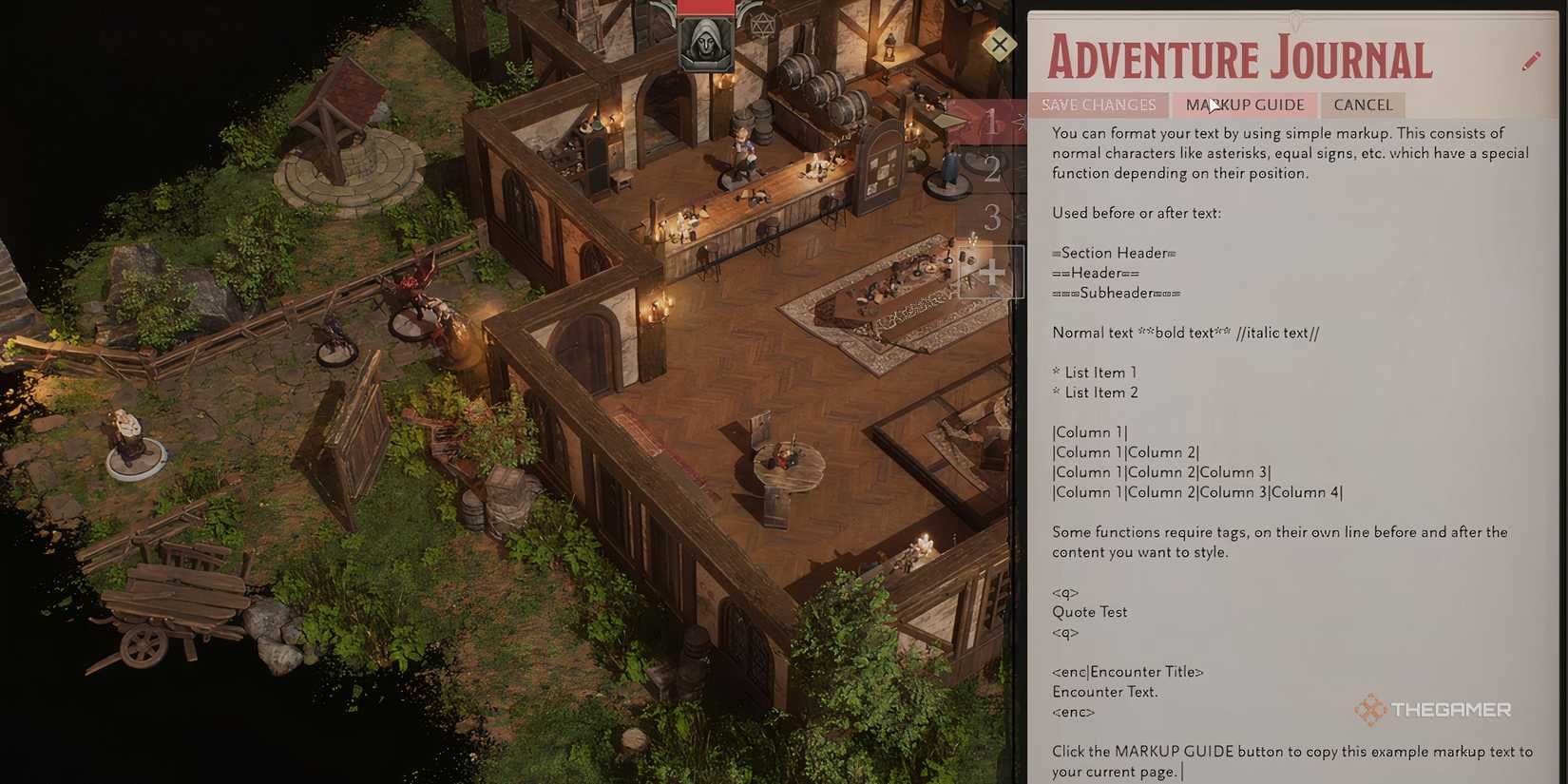
Task: Switch to journal page 3
Action: pyautogui.click(x=991, y=219)
